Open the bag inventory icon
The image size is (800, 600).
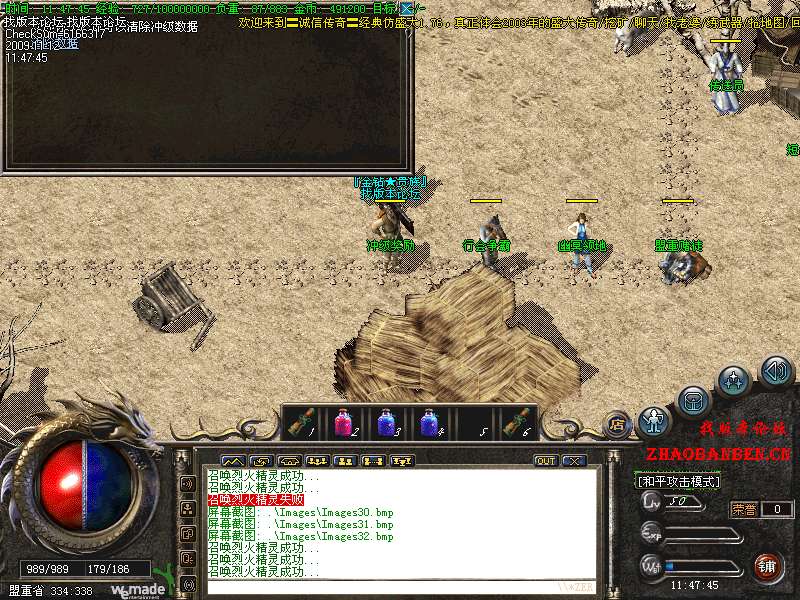[x=692, y=401]
